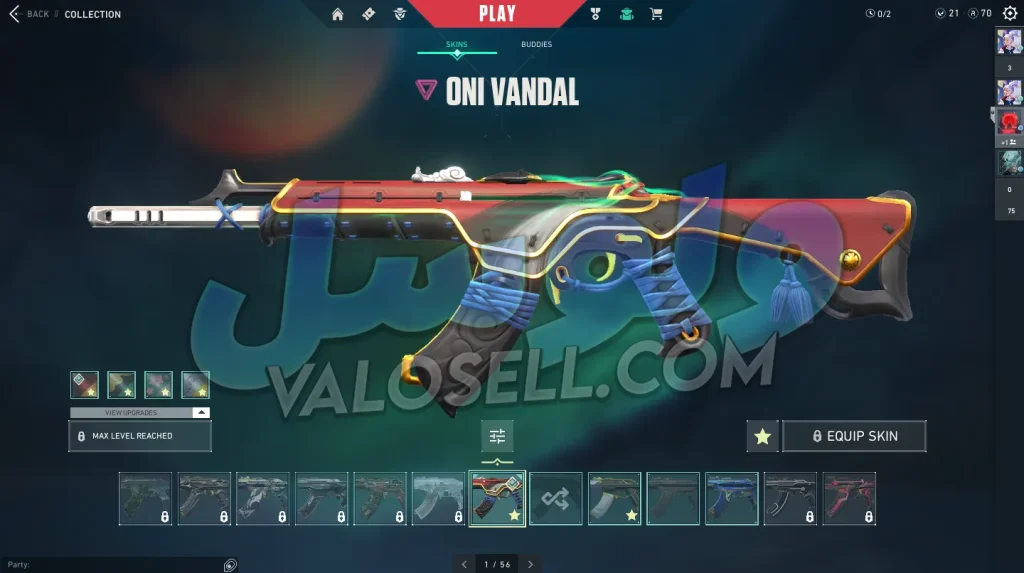Click the red-haired friend avatar
Viewport: 1024px width, 573px height.
1009,123
